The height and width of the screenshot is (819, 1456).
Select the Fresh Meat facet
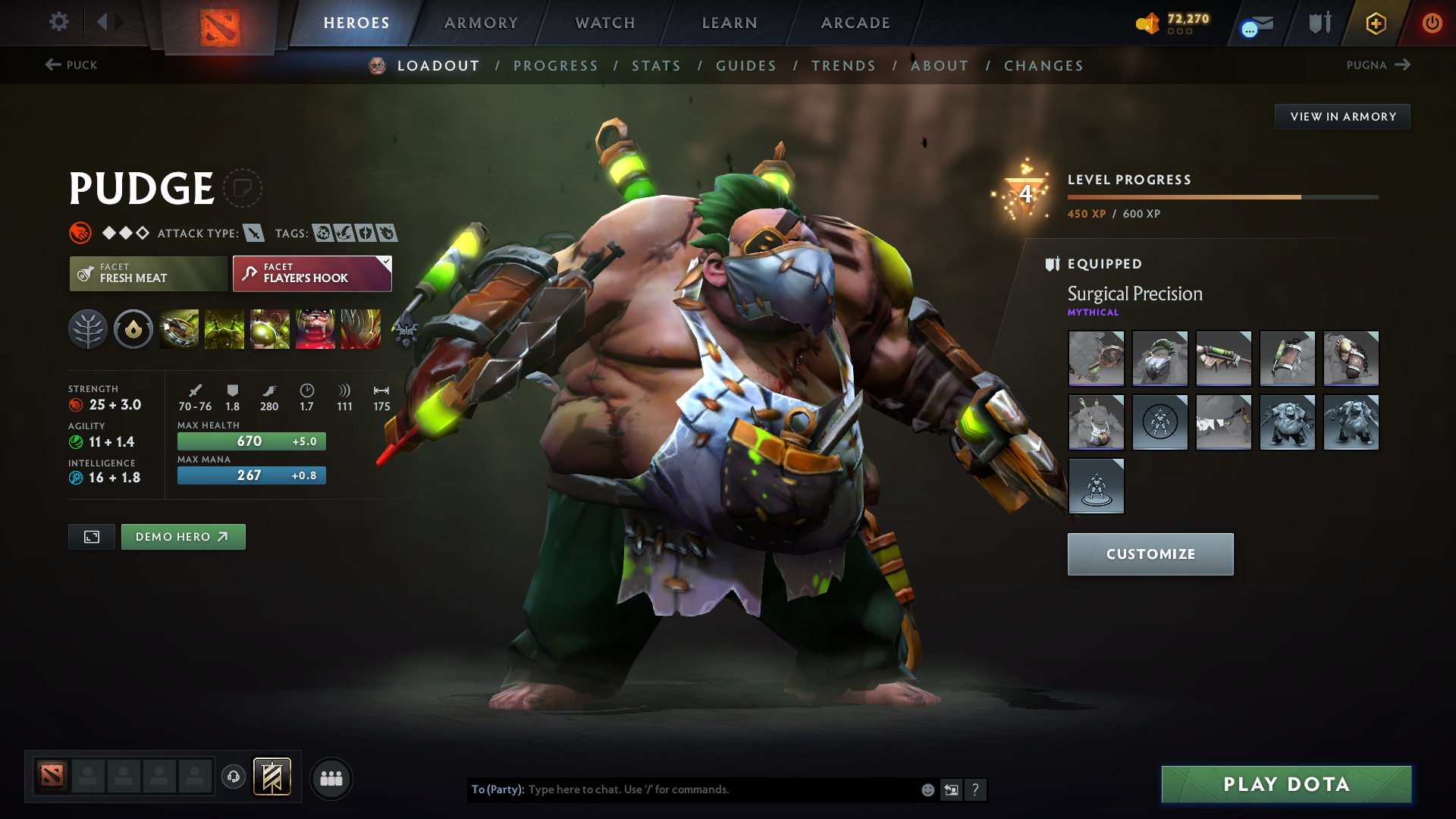pos(148,273)
